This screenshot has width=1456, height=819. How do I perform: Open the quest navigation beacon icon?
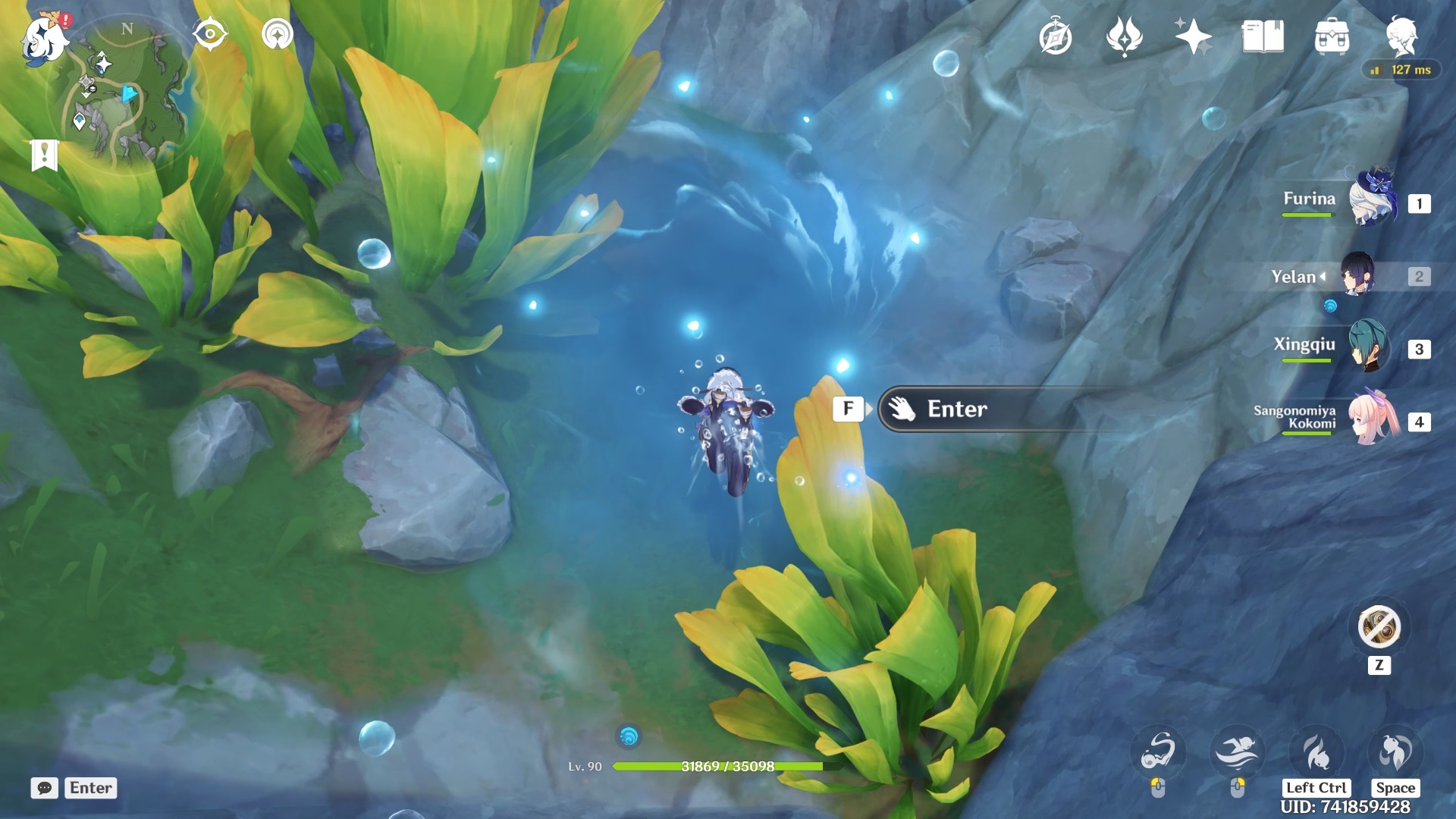click(278, 35)
